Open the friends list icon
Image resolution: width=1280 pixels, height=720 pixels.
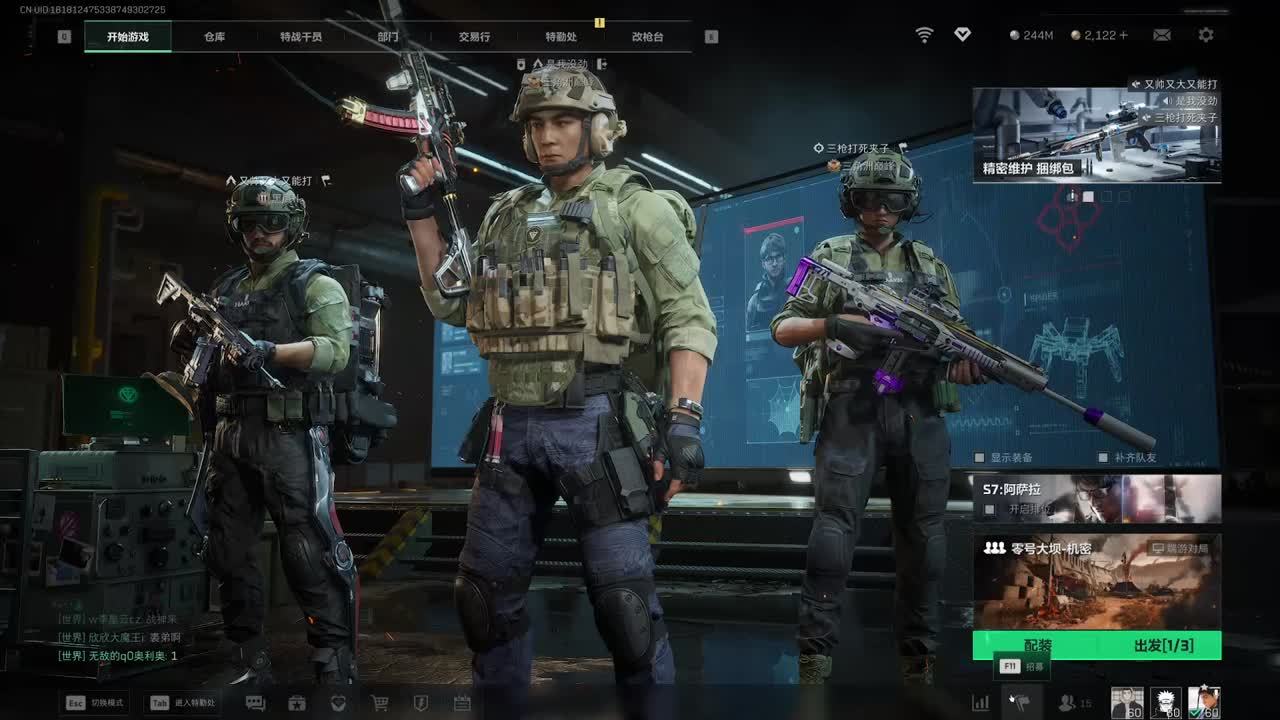pos(1068,703)
